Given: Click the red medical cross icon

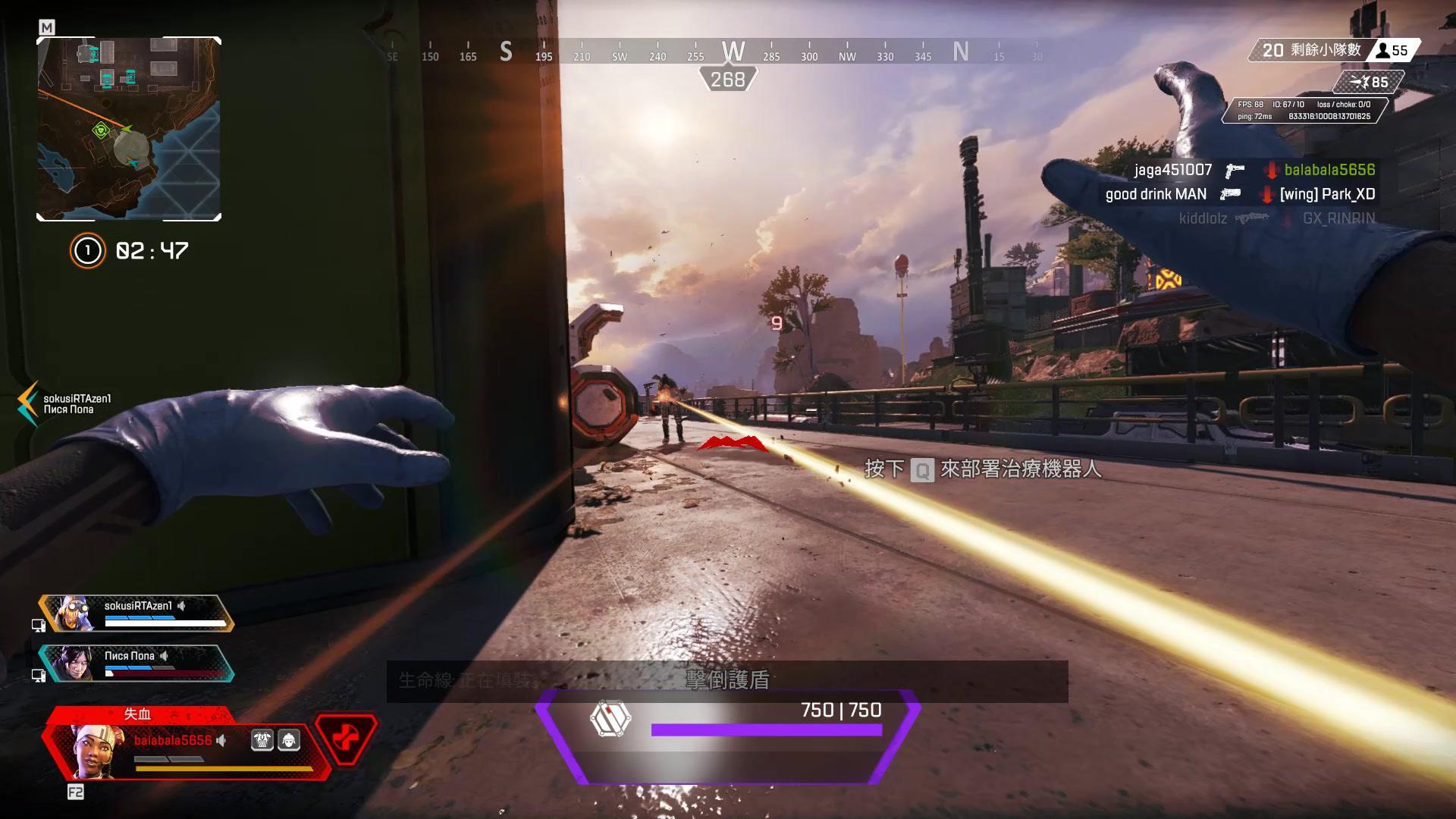Looking at the screenshot, I should (346, 738).
